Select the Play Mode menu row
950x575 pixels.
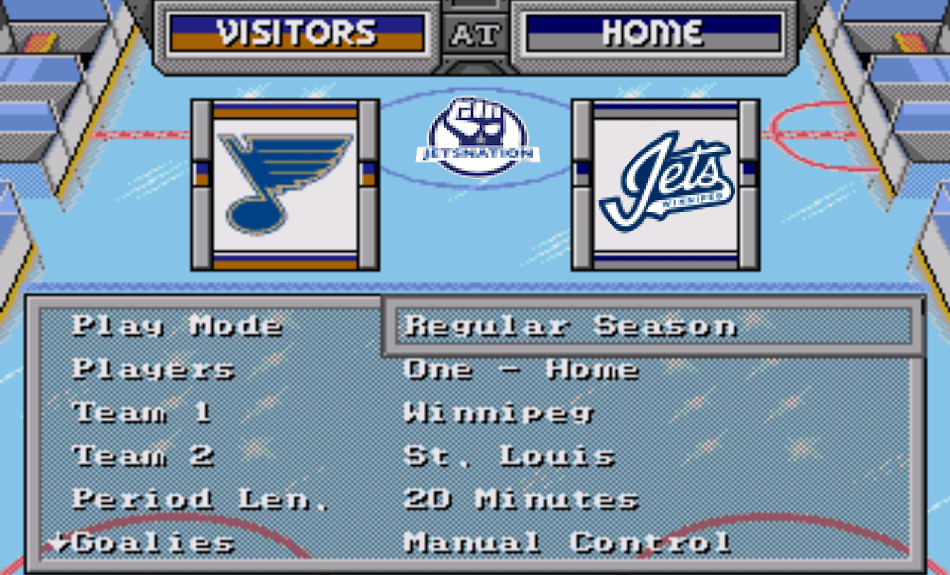coord(177,326)
